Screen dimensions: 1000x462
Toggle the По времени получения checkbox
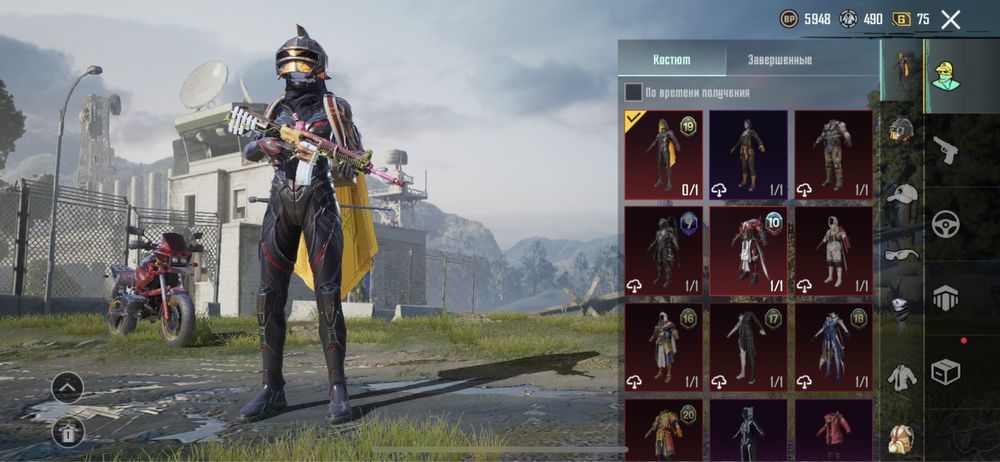[634, 93]
